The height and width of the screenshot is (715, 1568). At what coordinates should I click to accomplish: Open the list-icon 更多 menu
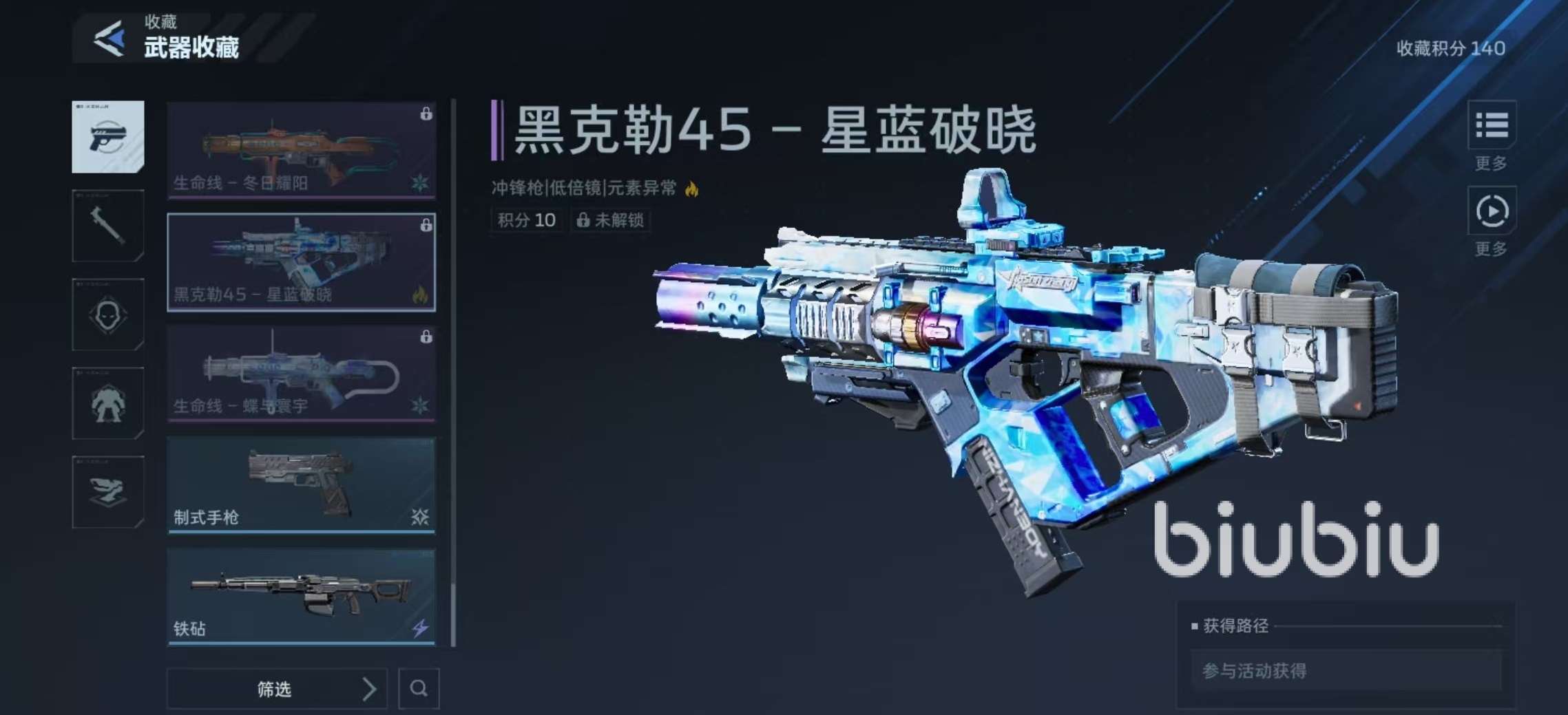click(x=1492, y=126)
